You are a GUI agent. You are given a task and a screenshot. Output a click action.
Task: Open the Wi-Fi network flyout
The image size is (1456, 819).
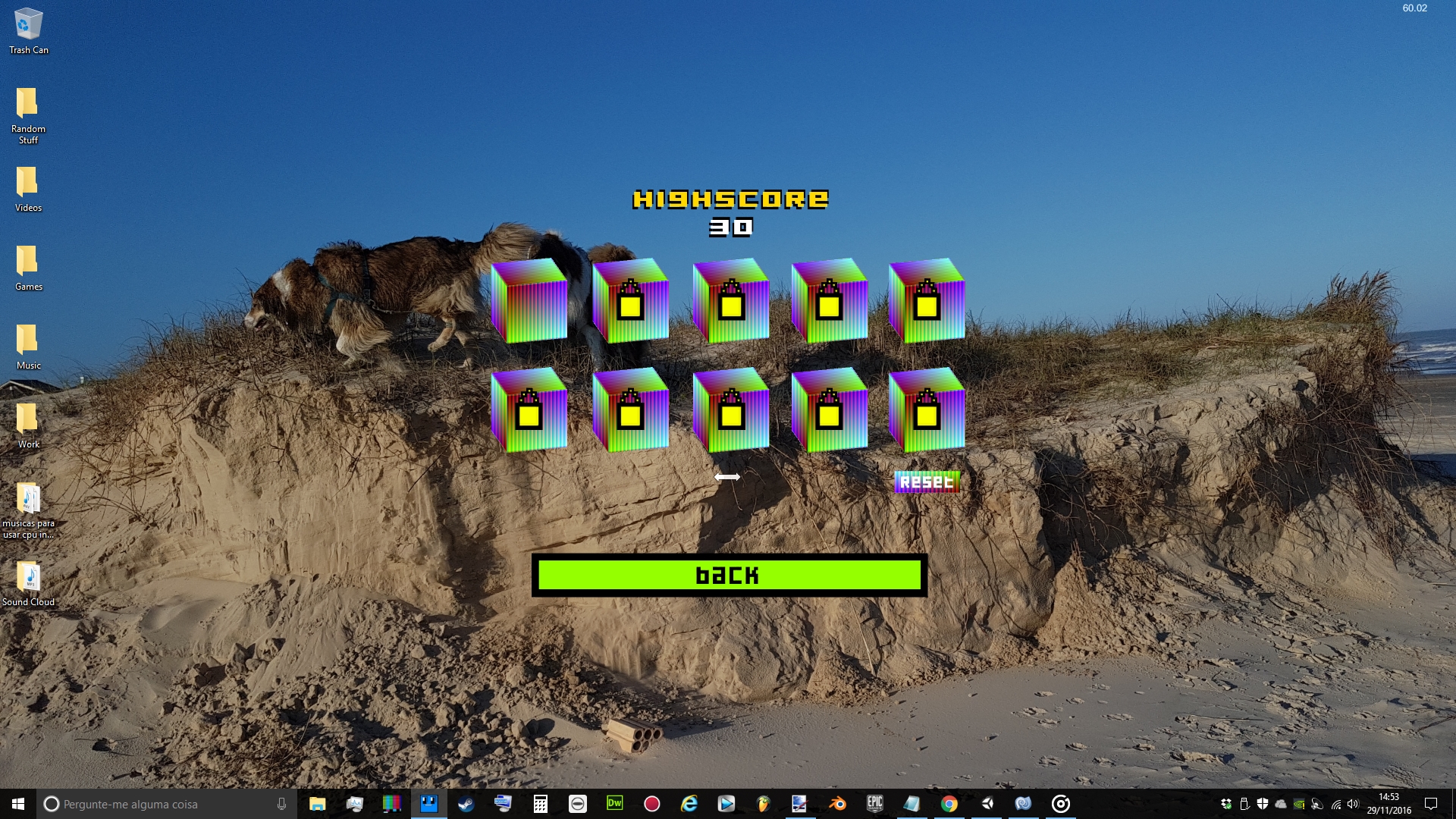coord(1336,805)
